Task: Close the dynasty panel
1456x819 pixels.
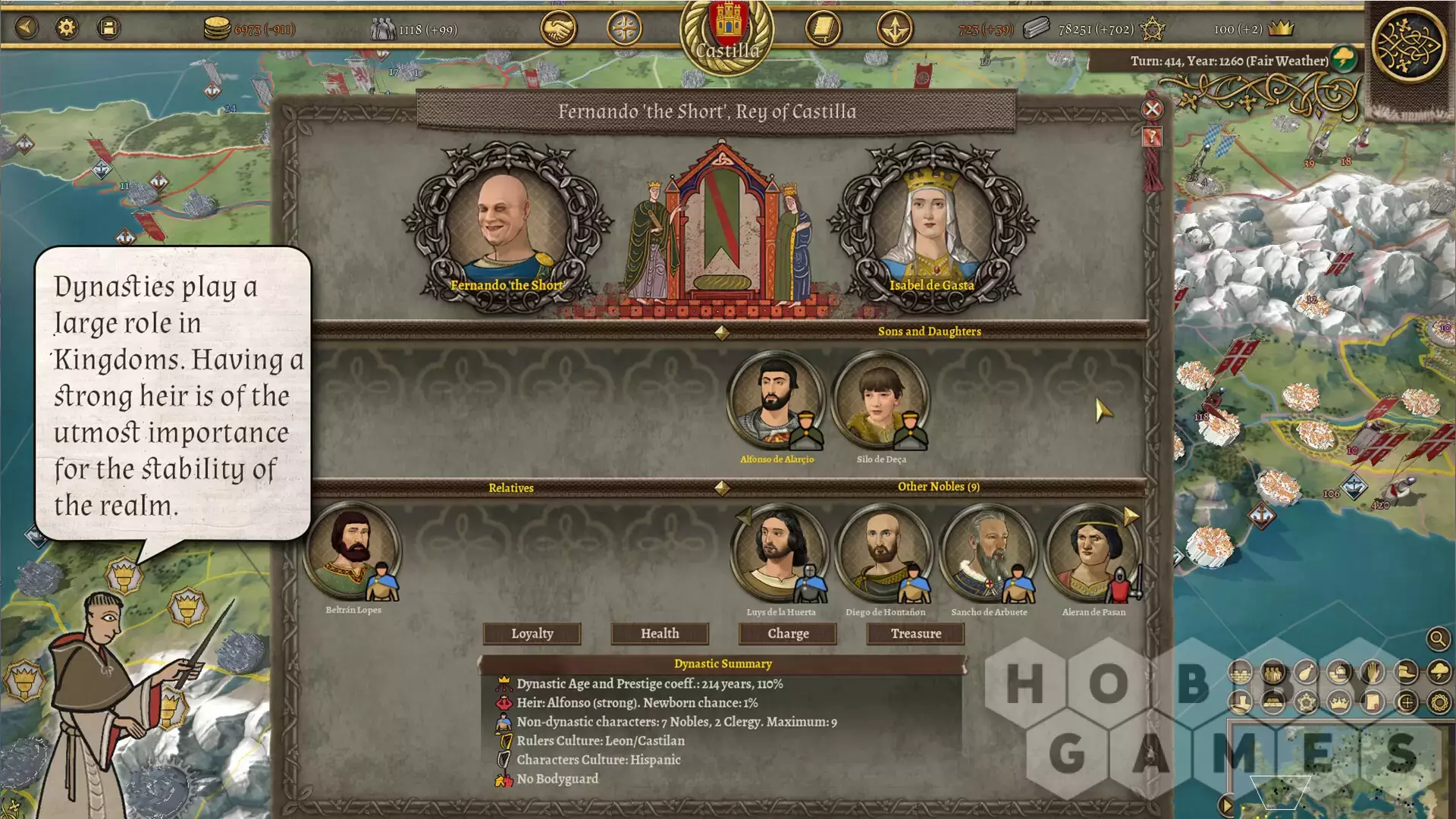Action: [1152, 109]
